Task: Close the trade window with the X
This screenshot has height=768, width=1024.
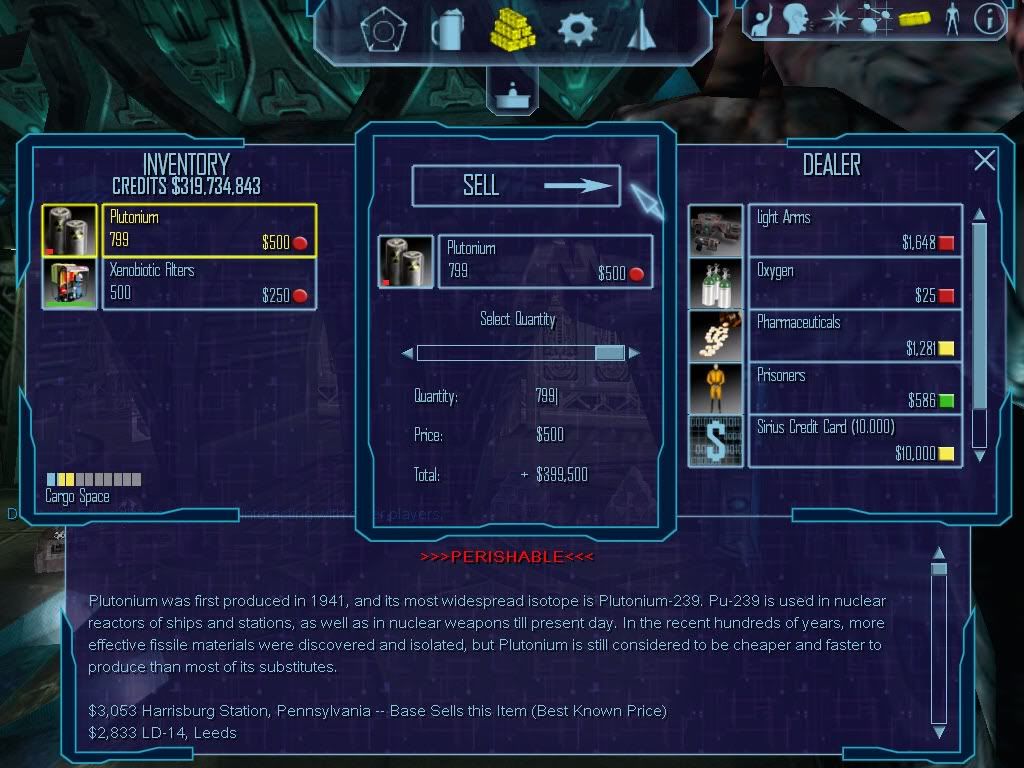Action: point(985,161)
